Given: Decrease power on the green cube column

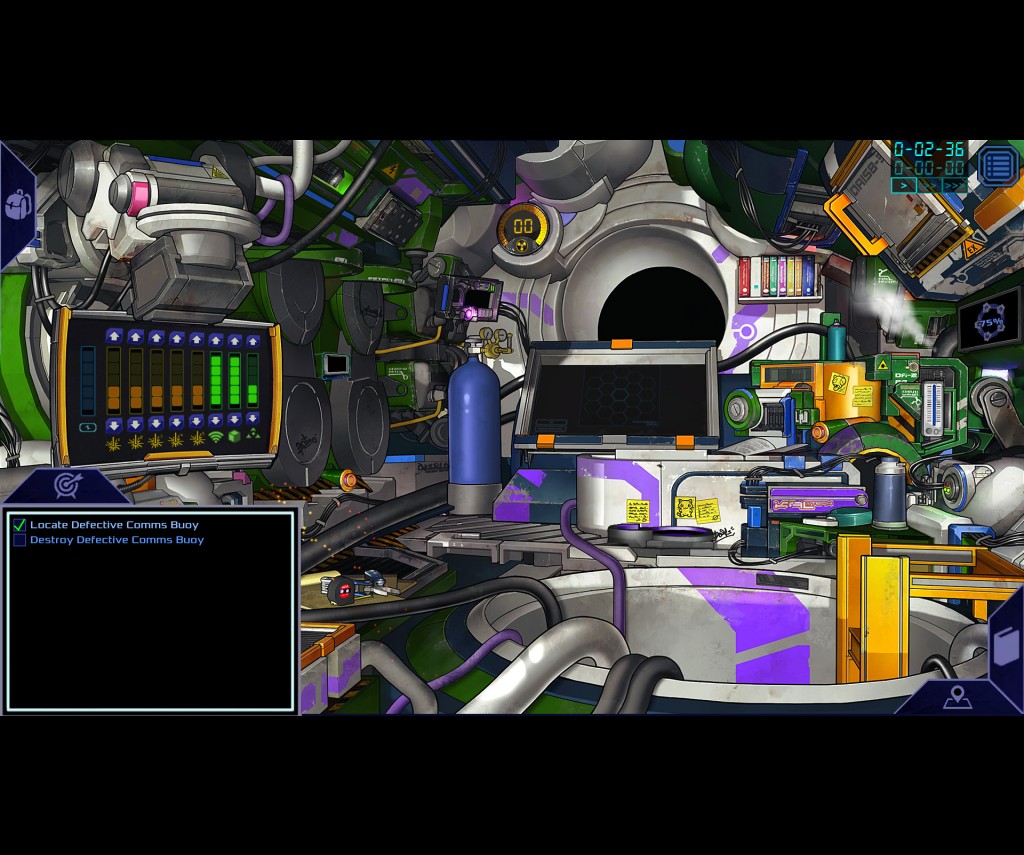Looking at the screenshot, I should pos(234,420).
